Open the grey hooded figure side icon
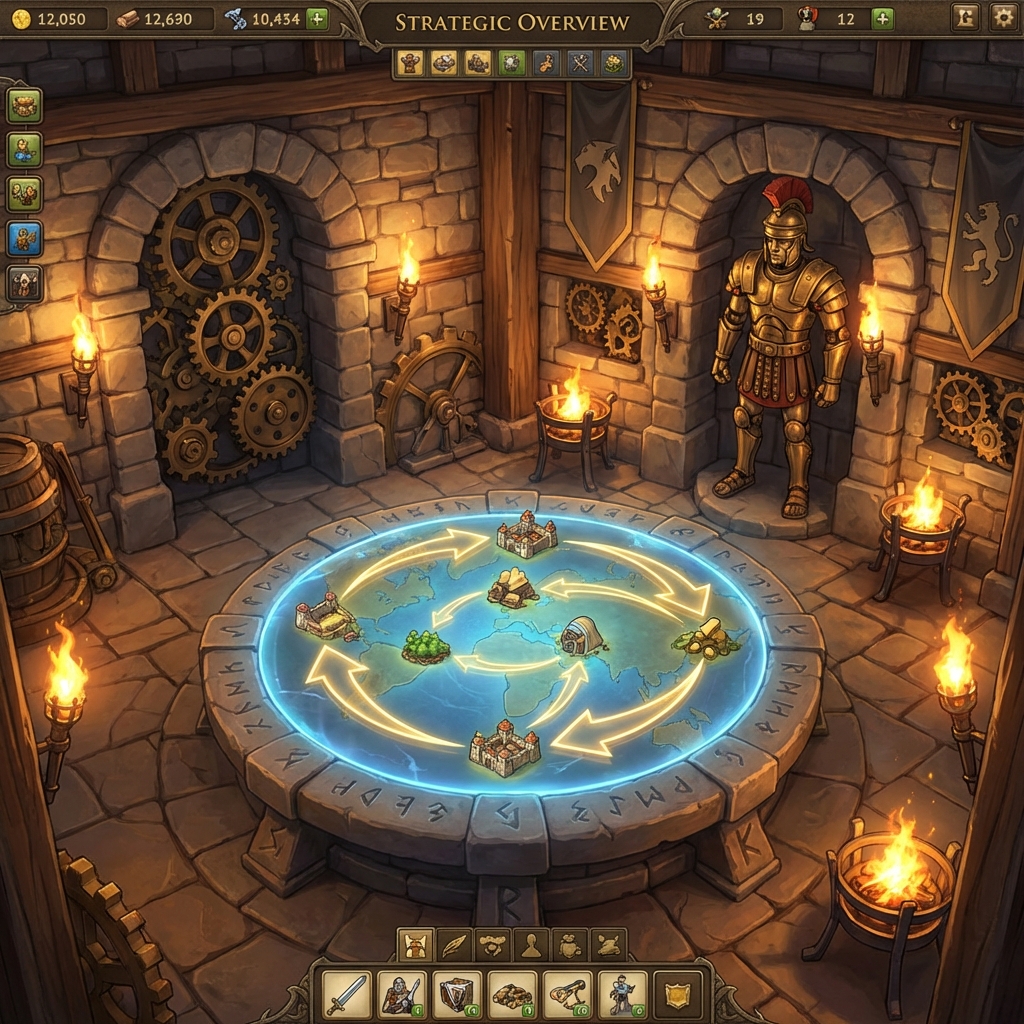This screenshot has height=1024, width=1024. click(24, 284)
